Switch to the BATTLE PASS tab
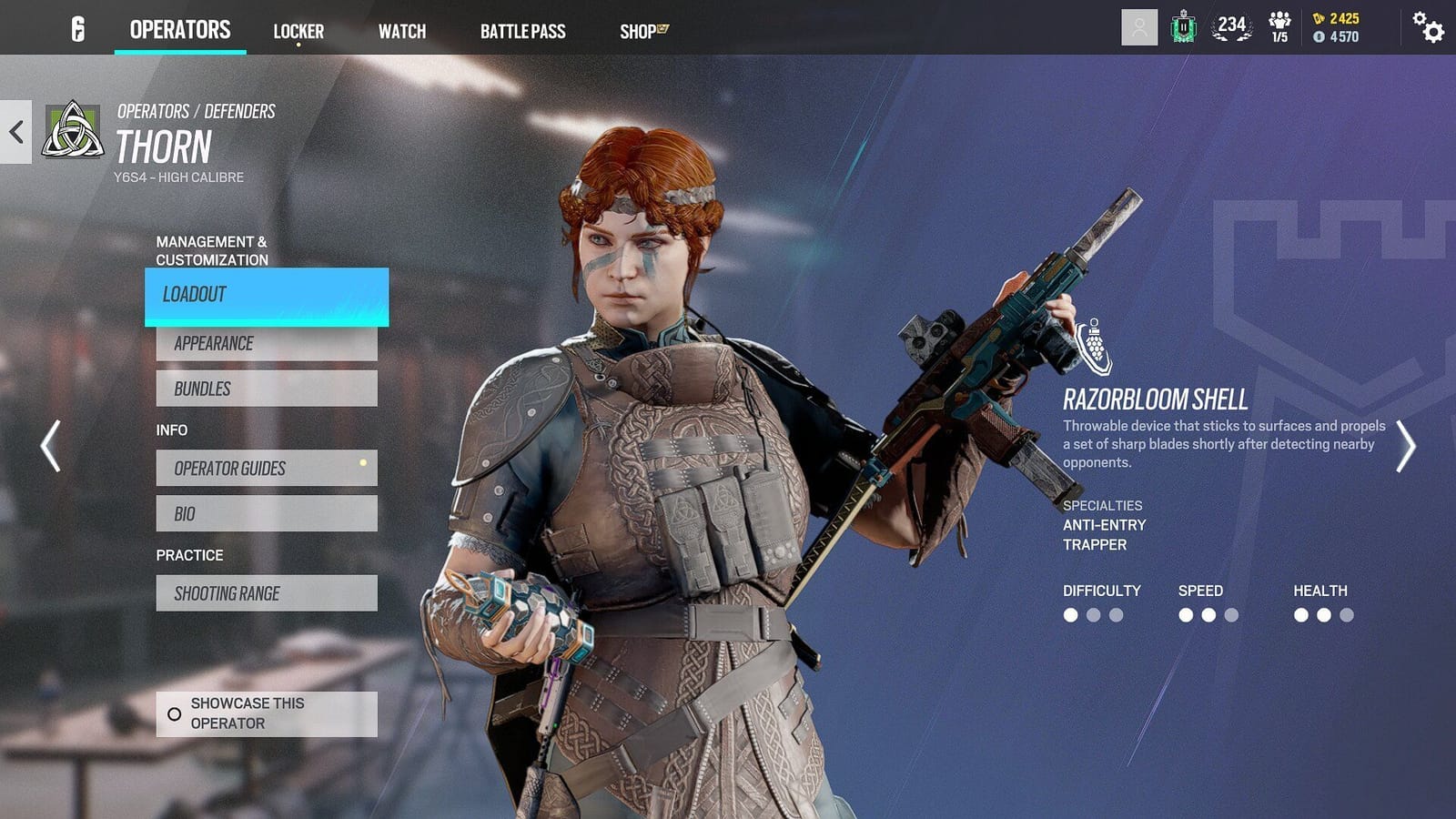This screenshot has width=1456, height=819. pyautogui.click(x=523, y=31)
